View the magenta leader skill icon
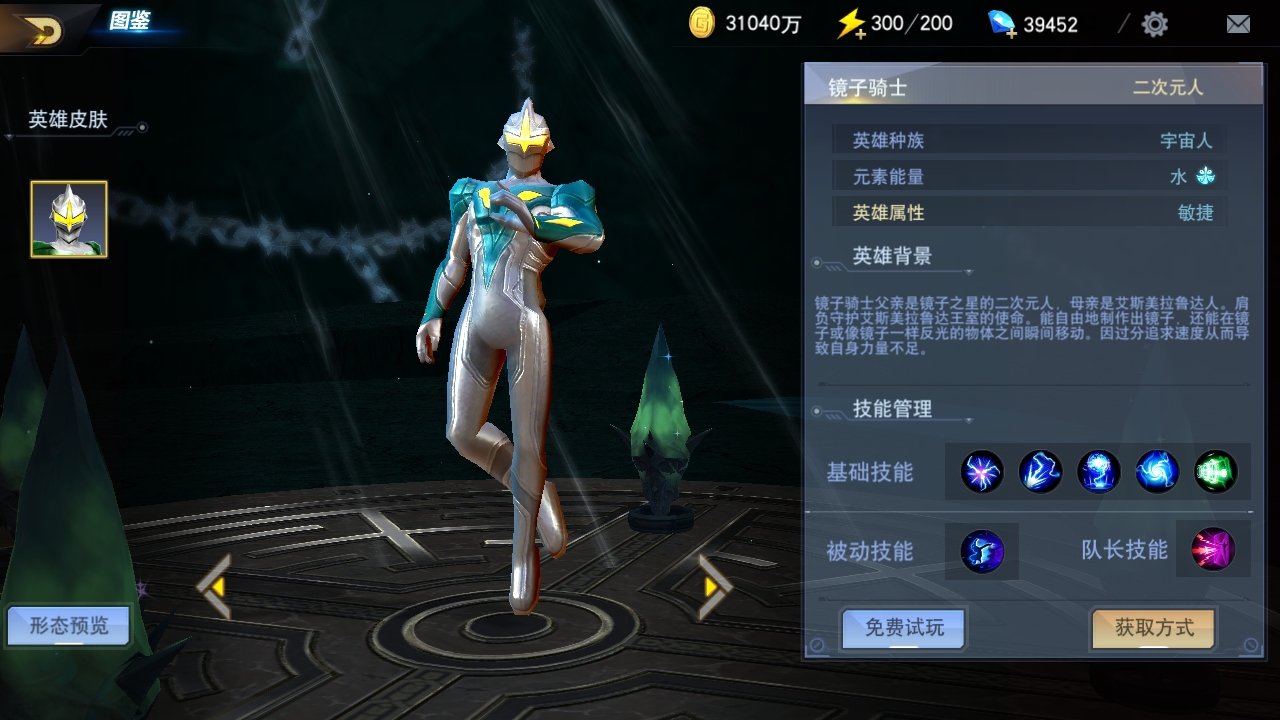 (x=1213, y=549)
